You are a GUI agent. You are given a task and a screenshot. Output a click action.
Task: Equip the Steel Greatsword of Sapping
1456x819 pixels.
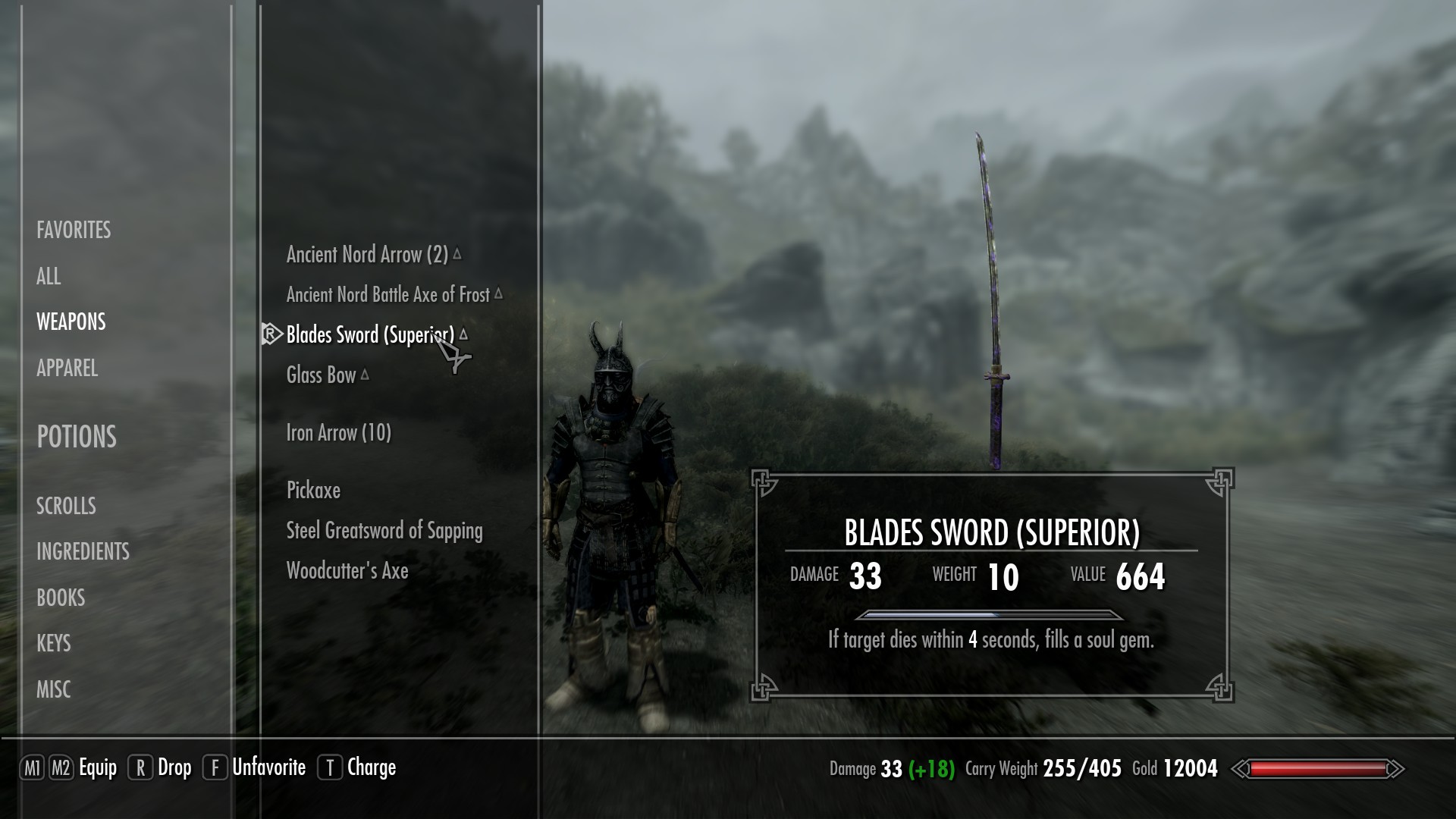pos(384,531)
